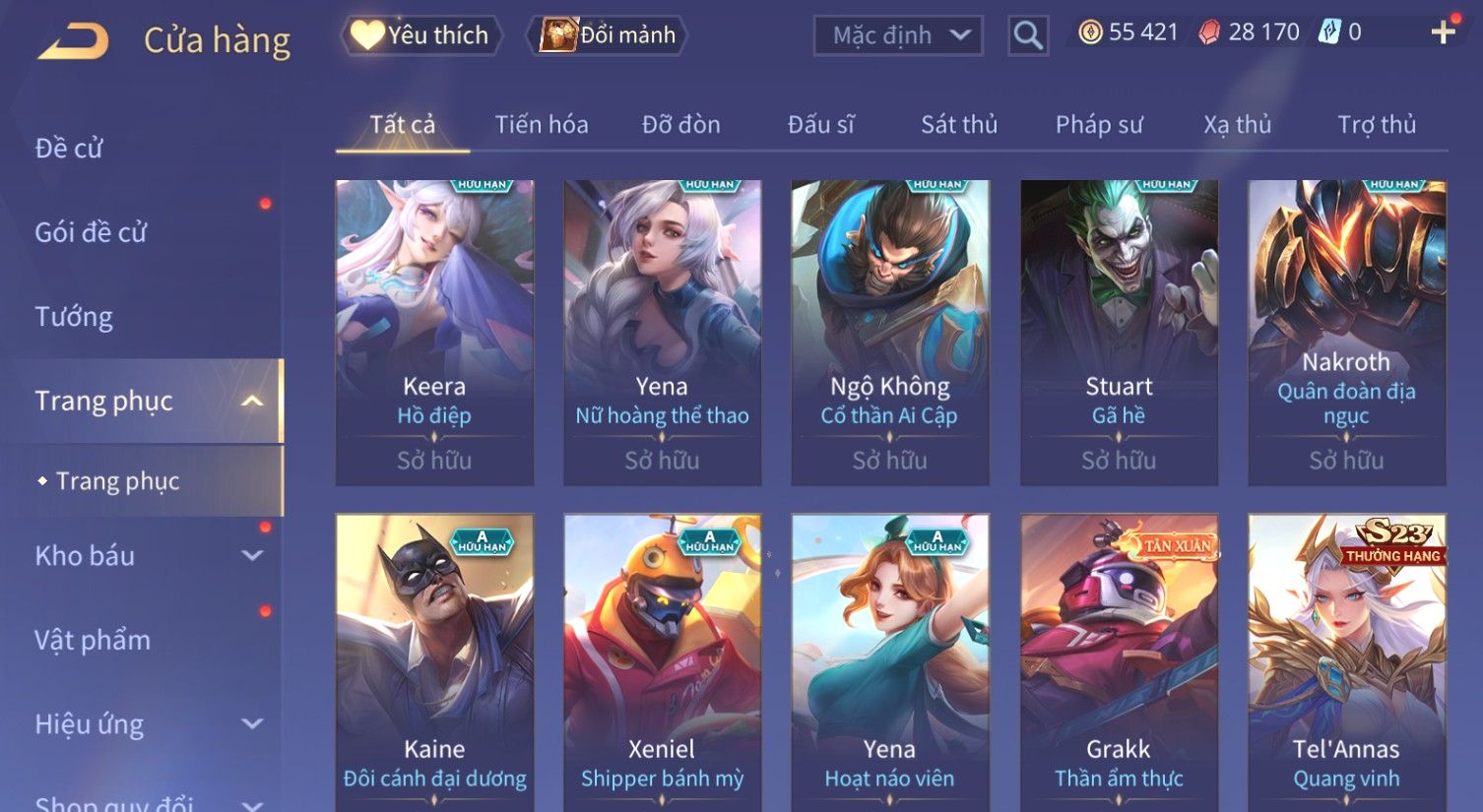1483x812 pixels.
Task: View the Xeniel Shipper bánh mỳ skin
Action: [662, 661]
